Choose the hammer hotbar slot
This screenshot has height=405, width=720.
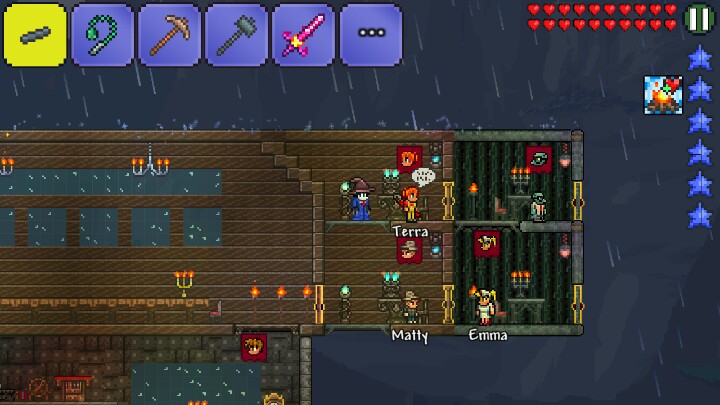pos(236,34)
